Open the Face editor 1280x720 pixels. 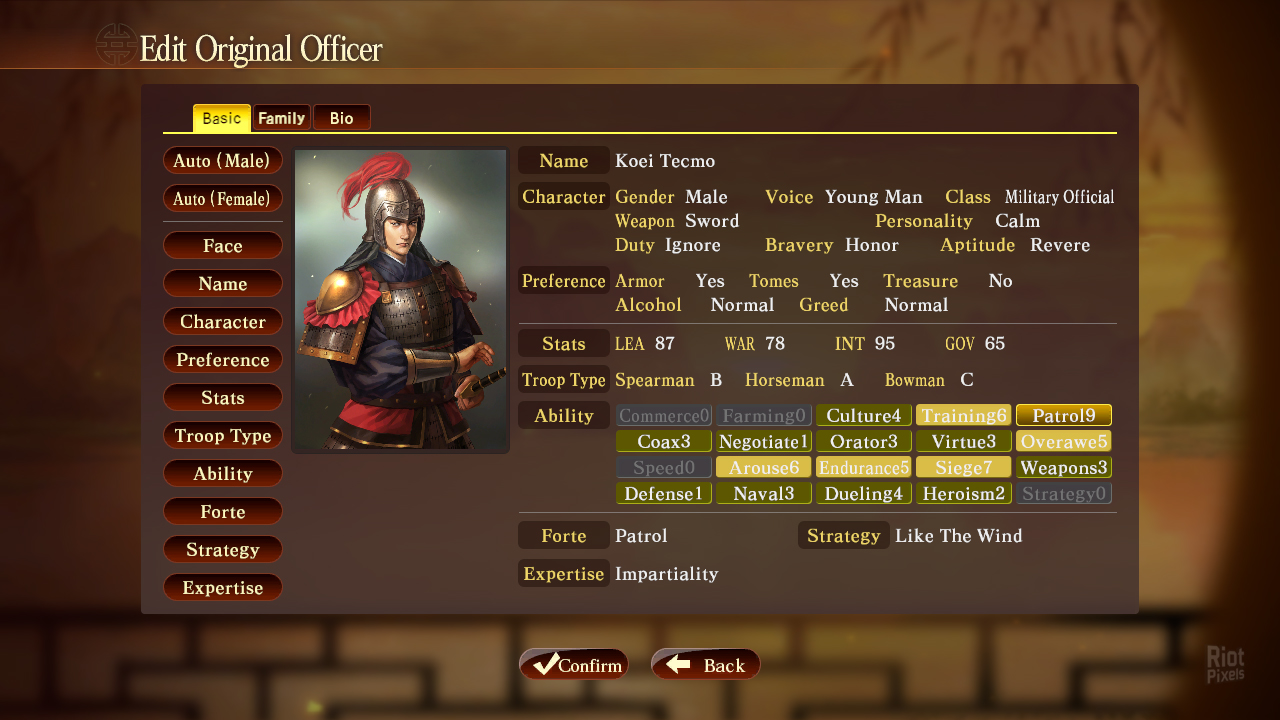(x=222, y=246)
